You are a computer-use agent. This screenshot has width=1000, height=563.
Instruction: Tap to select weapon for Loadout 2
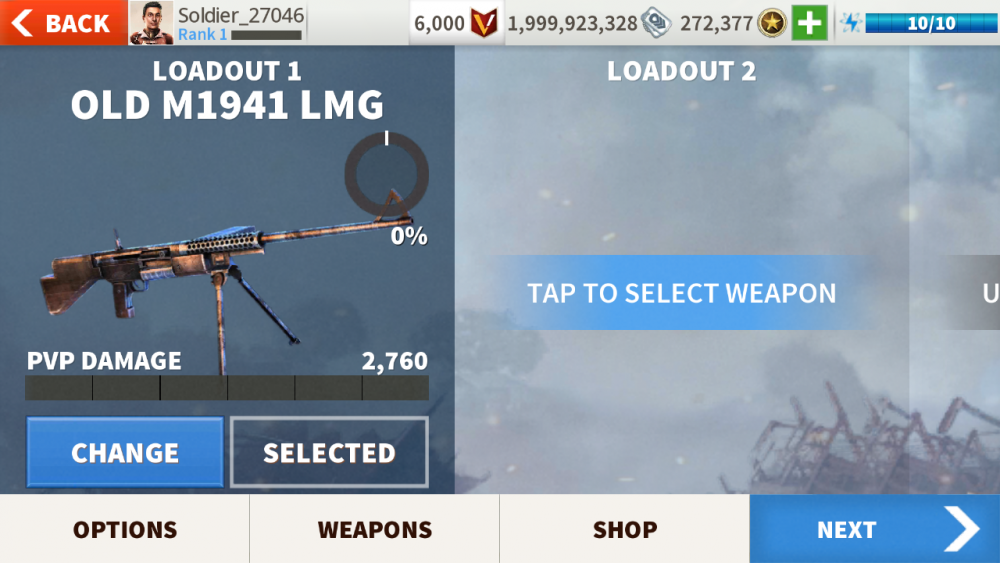coord(681,293)
